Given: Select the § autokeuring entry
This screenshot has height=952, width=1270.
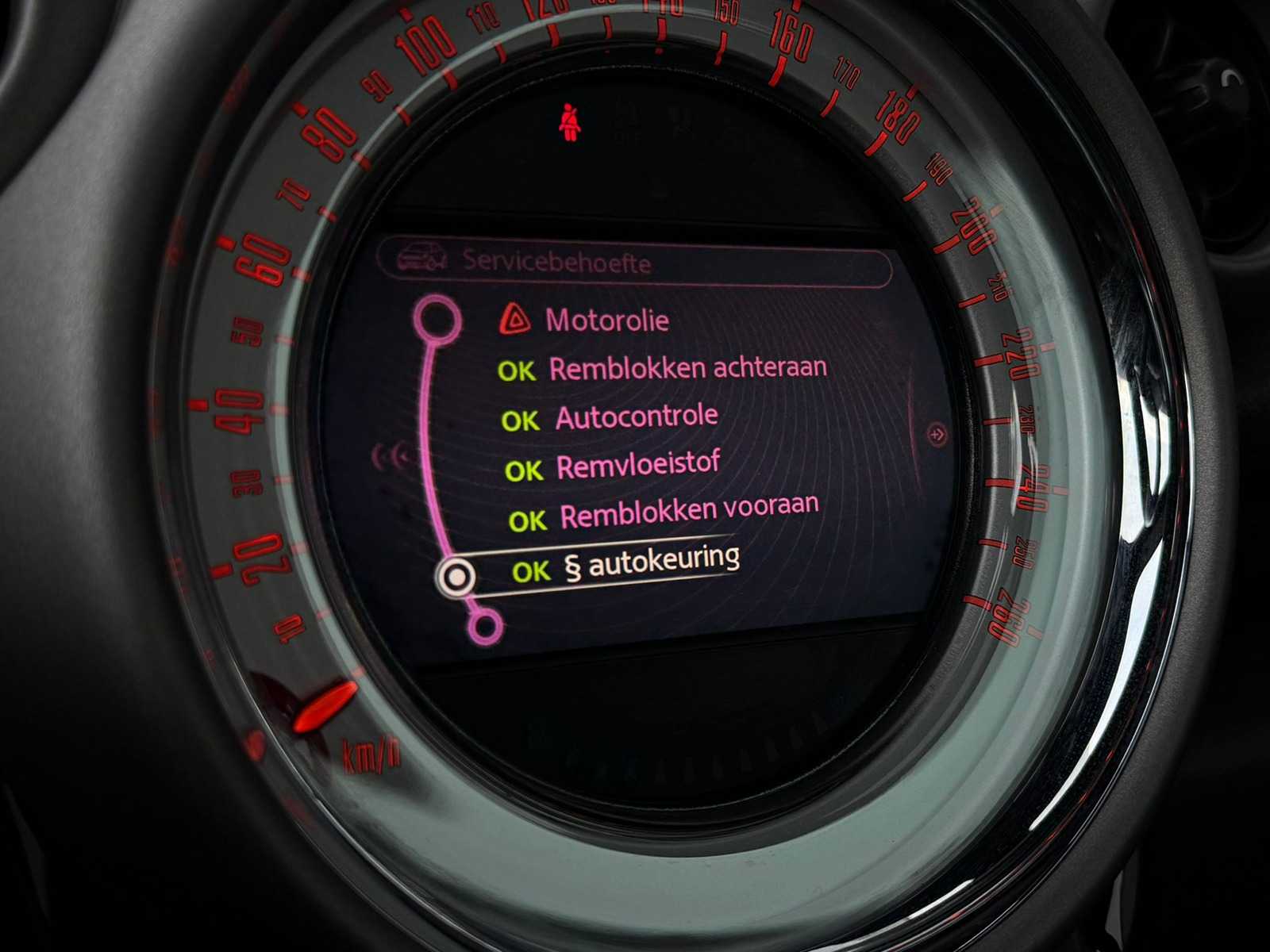Looking at the screenshot, I should 651,563.
